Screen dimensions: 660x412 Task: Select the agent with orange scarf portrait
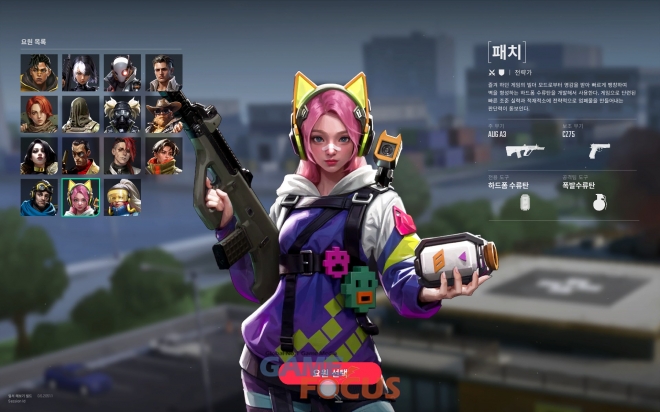click(164, 156)
